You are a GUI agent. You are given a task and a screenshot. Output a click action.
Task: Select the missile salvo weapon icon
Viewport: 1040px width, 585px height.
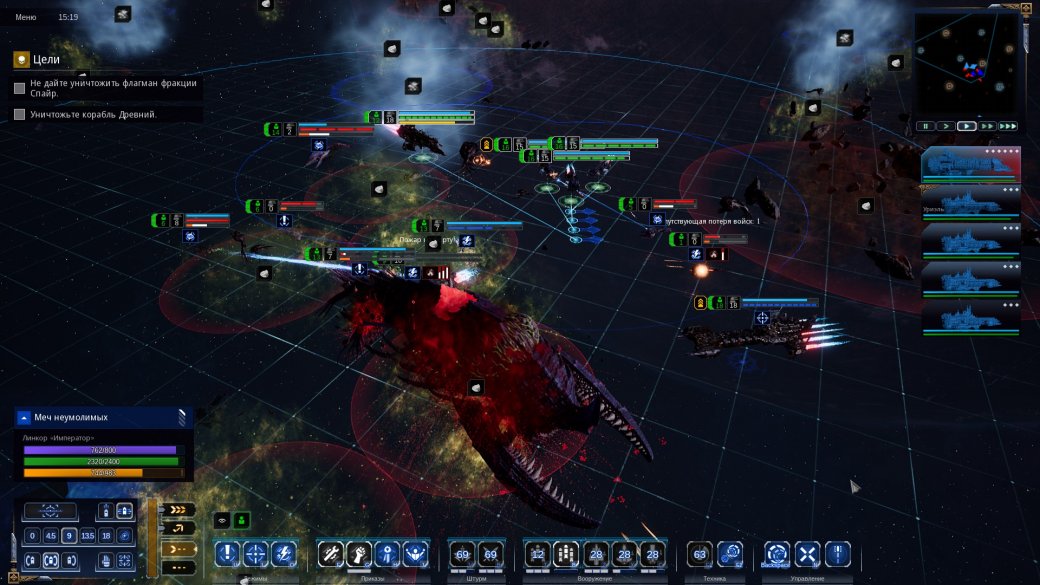pyautogui.click(x=567, y=553)
